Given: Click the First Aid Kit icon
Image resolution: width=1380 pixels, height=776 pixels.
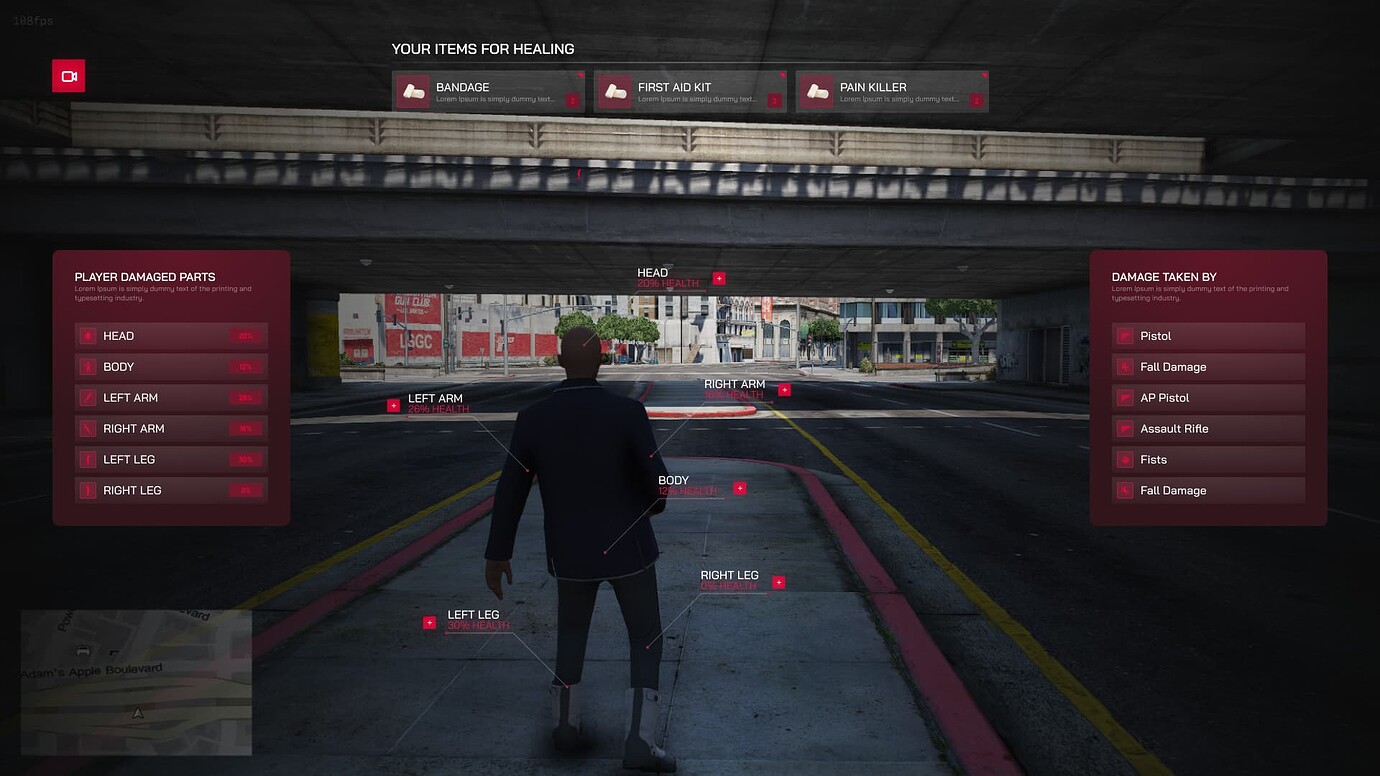Looking at the screenshot, I should point(617,90).
